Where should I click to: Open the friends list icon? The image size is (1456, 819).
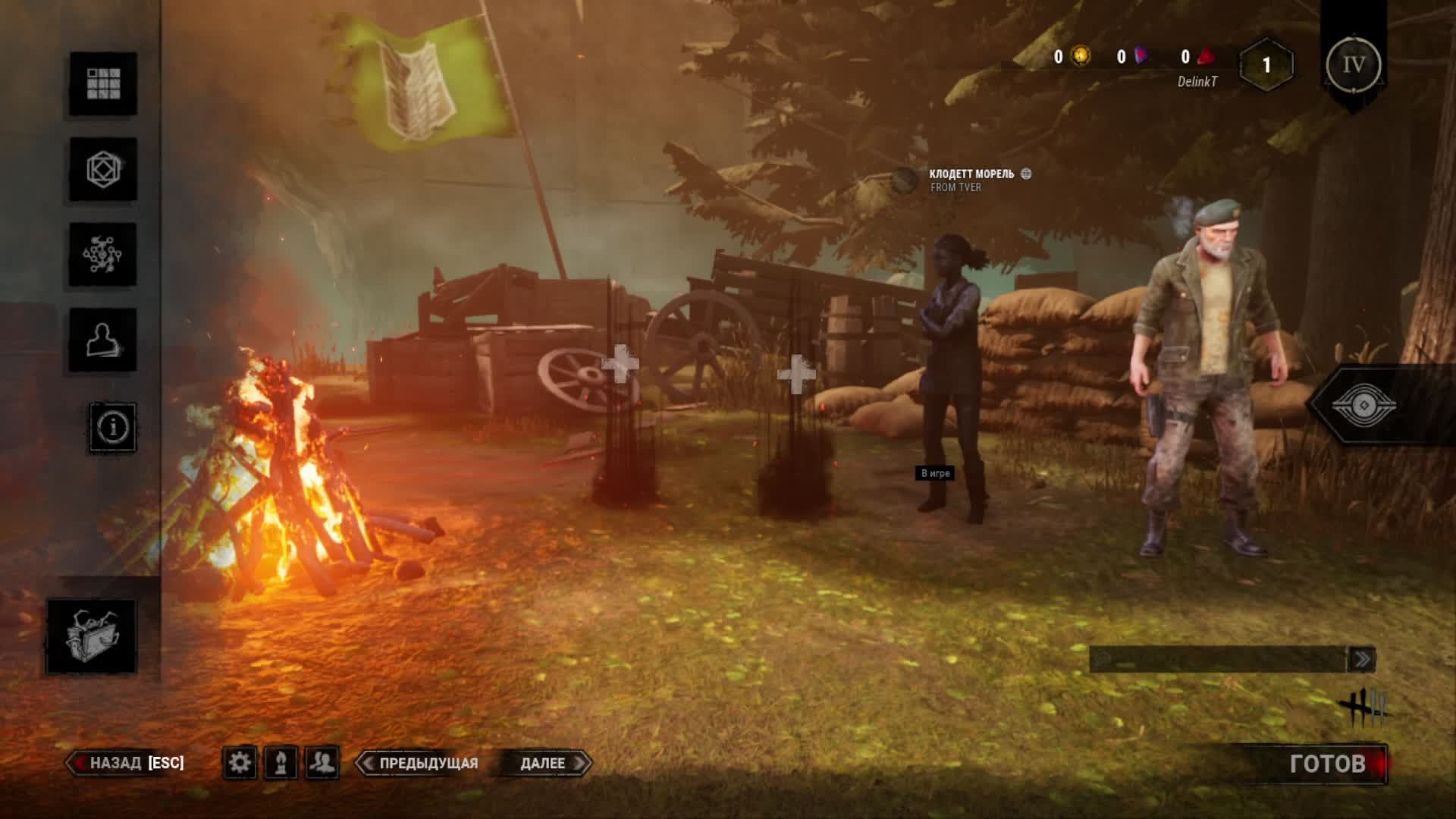coord(322,763)
